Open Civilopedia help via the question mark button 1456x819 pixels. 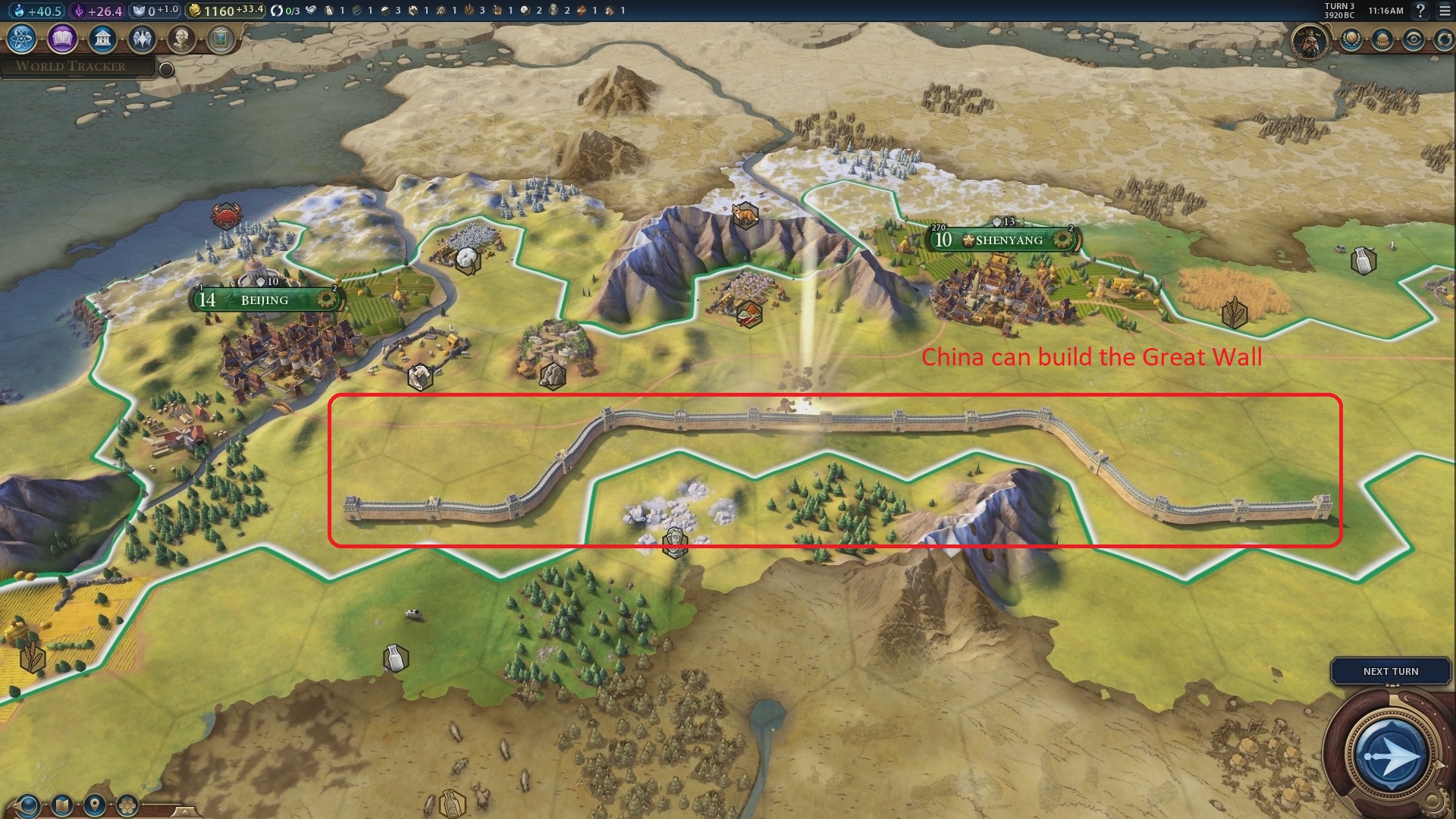pos(1420,11)
